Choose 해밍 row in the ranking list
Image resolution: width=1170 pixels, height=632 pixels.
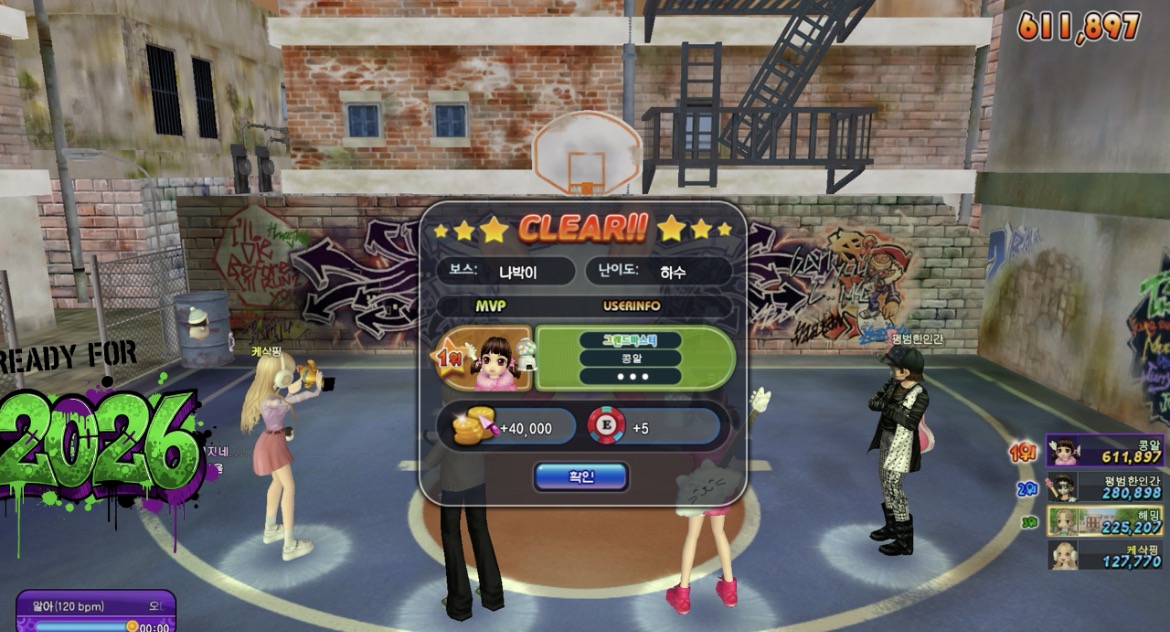[1105, 521]
